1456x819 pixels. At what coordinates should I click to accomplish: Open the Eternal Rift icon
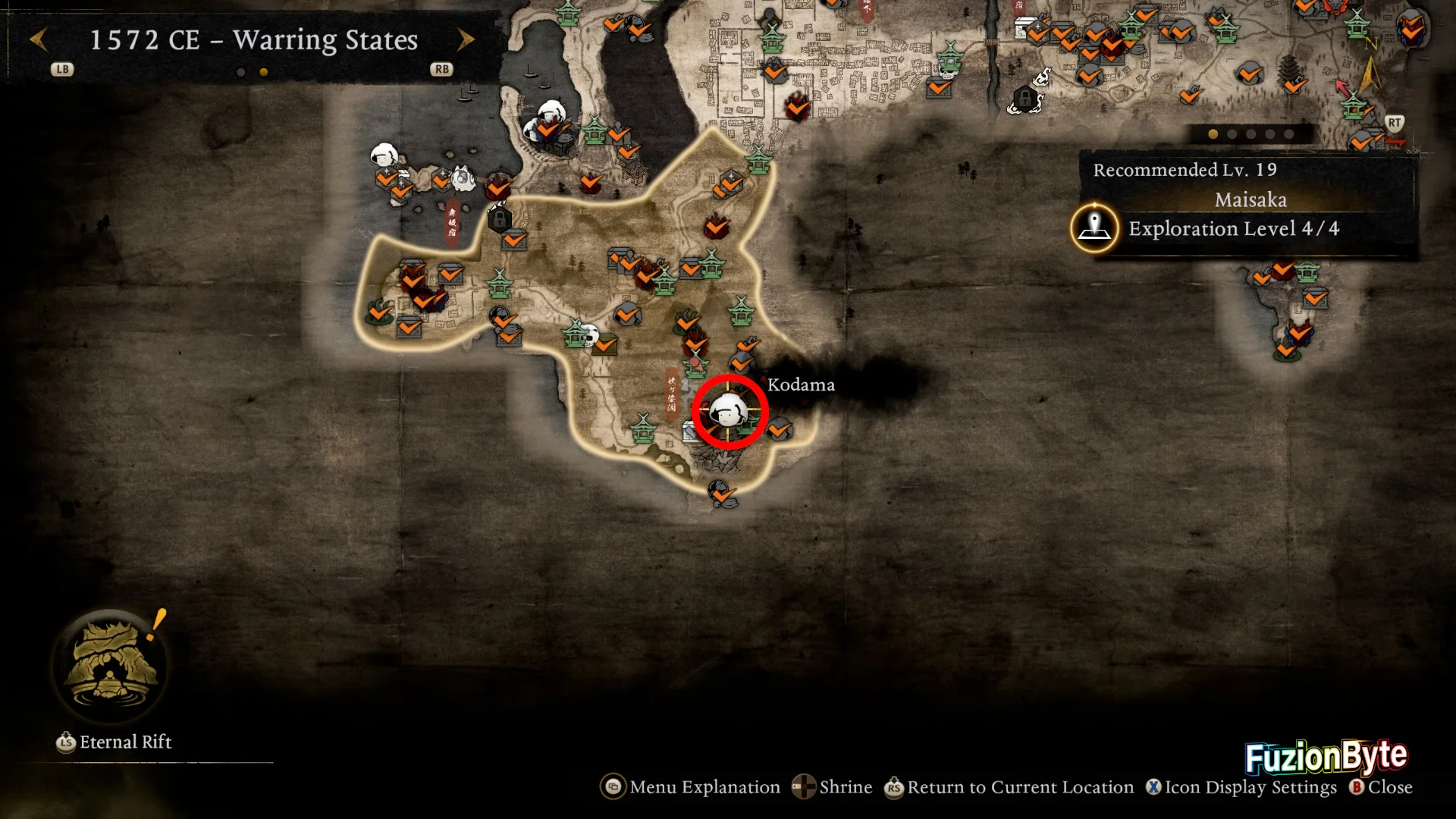(x=112, y=667)
